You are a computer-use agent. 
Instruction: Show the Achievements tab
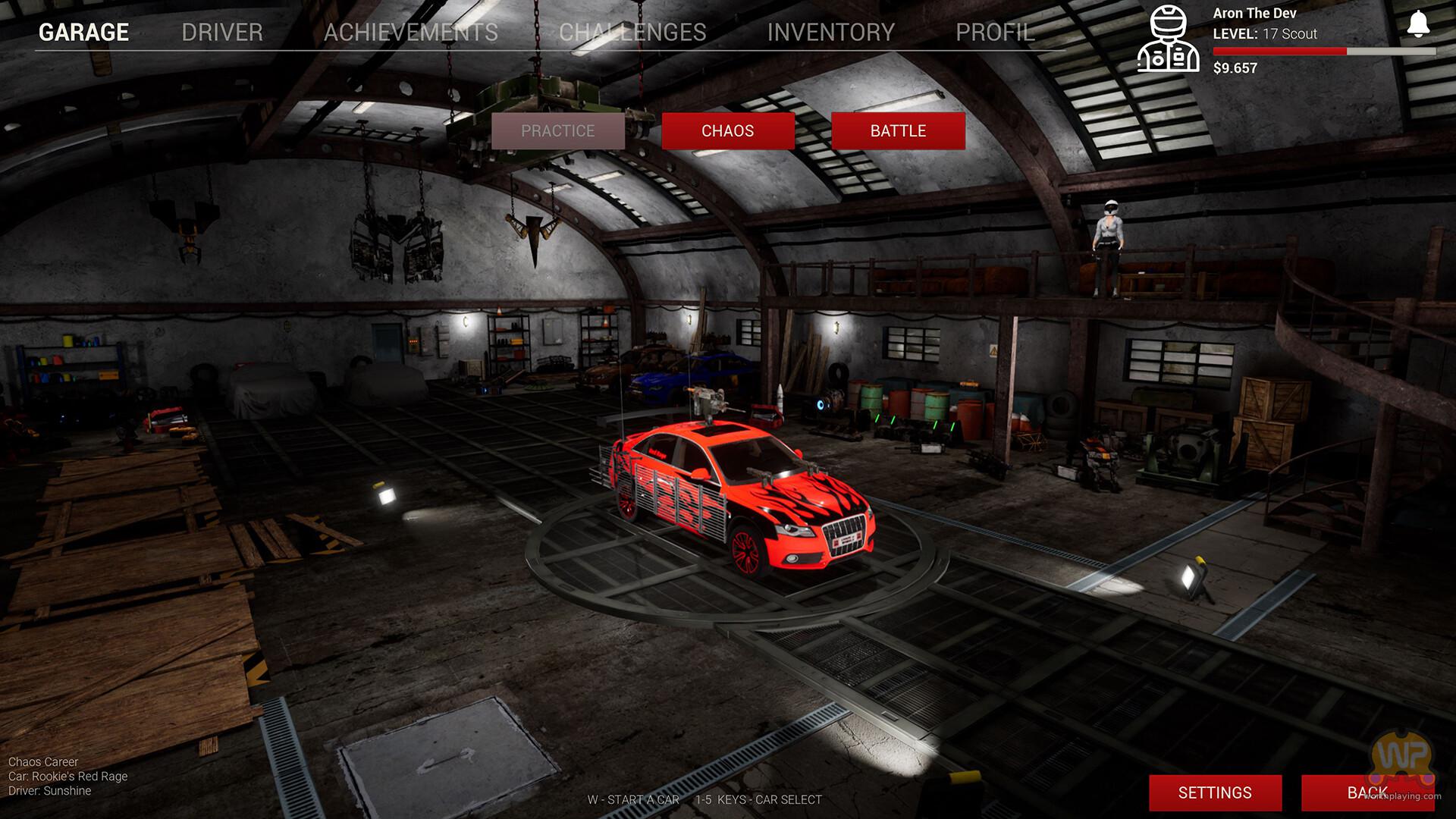tap(411, 32)
